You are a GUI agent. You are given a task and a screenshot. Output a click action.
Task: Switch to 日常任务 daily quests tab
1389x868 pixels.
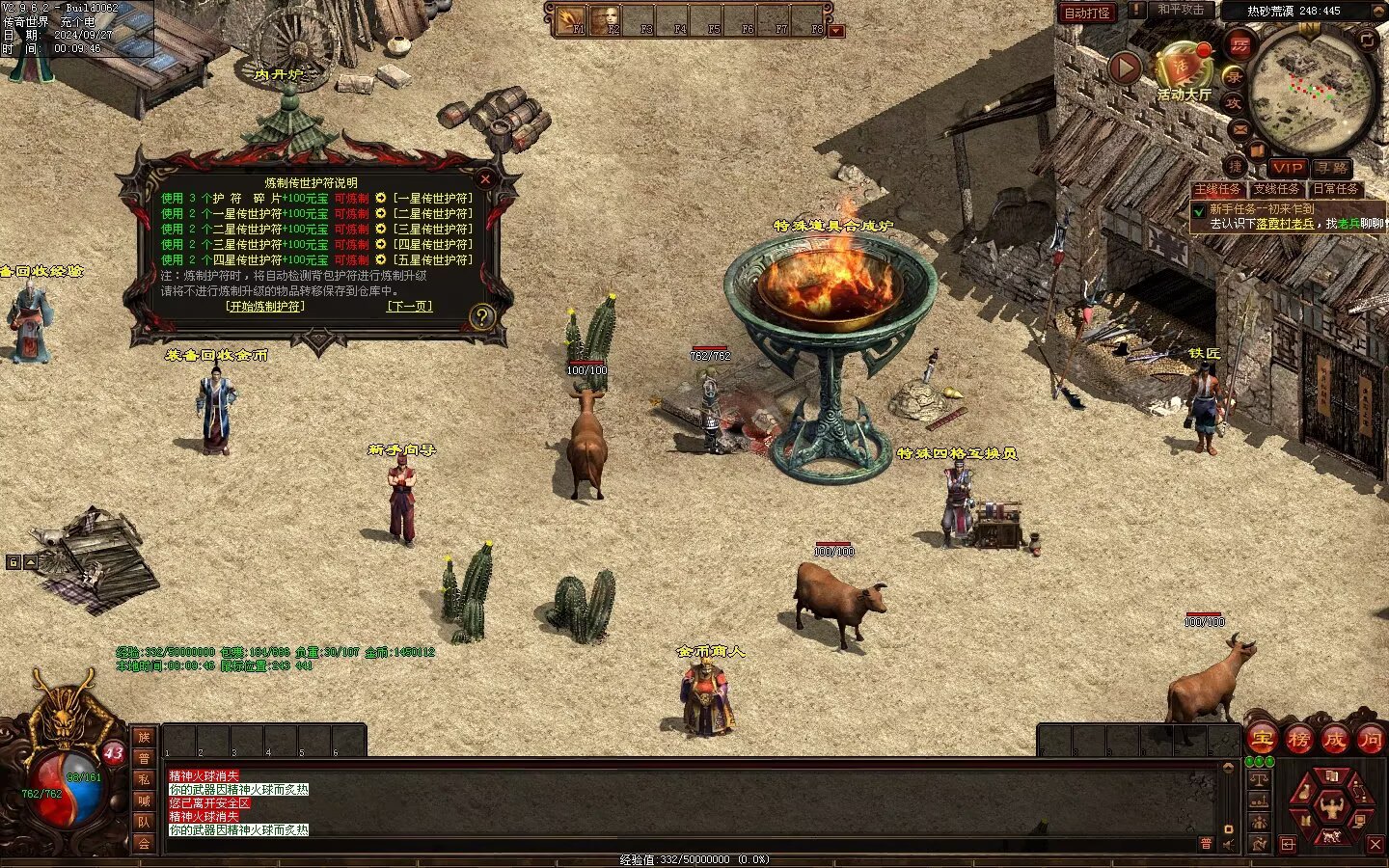point(1335,189)
